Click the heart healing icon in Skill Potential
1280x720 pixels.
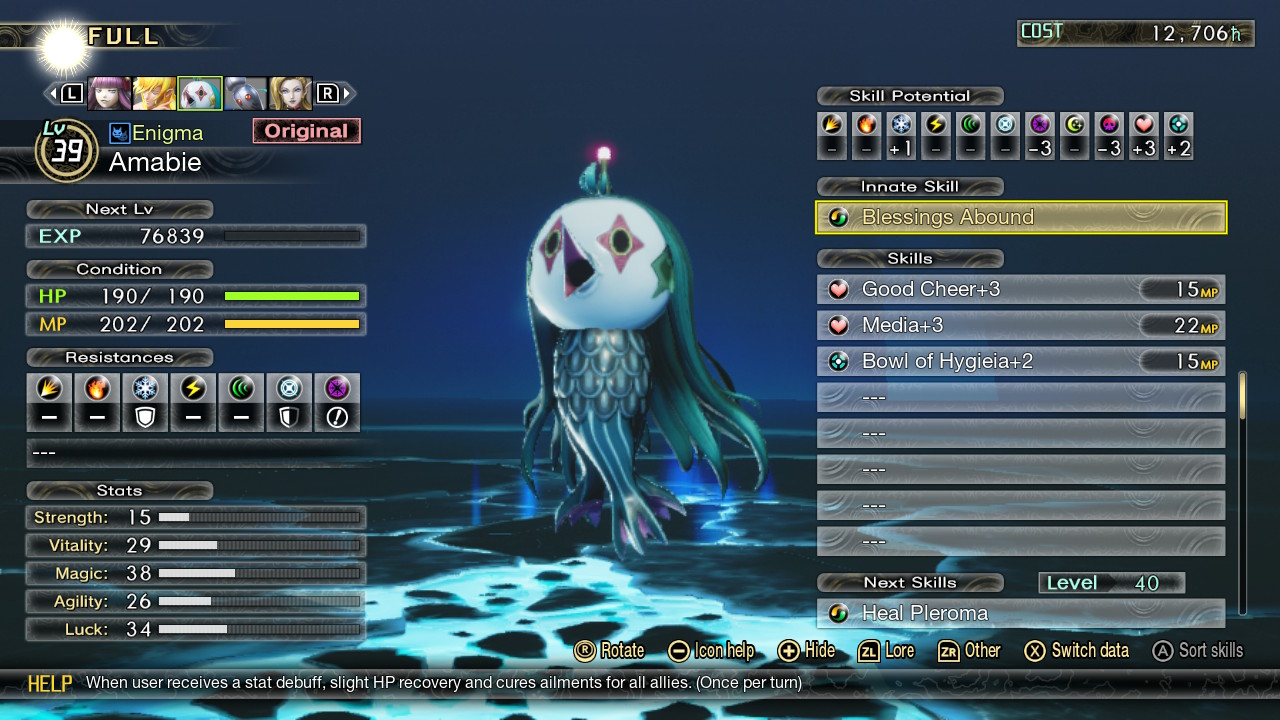(x=1144, y=125)
